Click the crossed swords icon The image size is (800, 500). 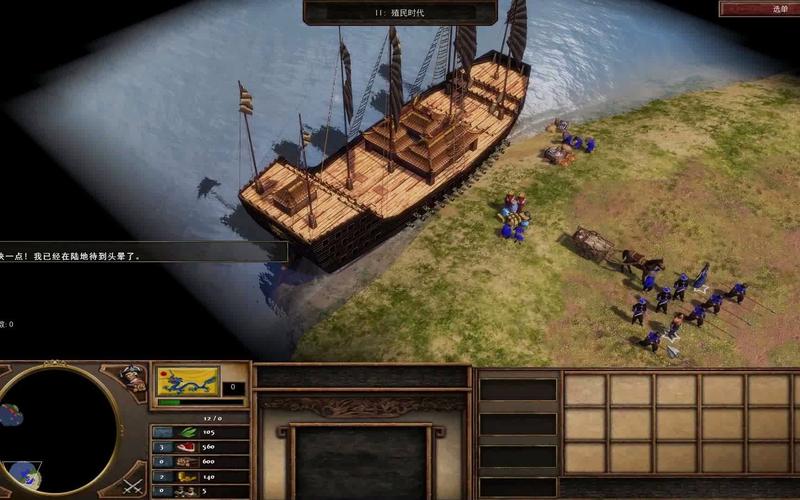point(133,487)
